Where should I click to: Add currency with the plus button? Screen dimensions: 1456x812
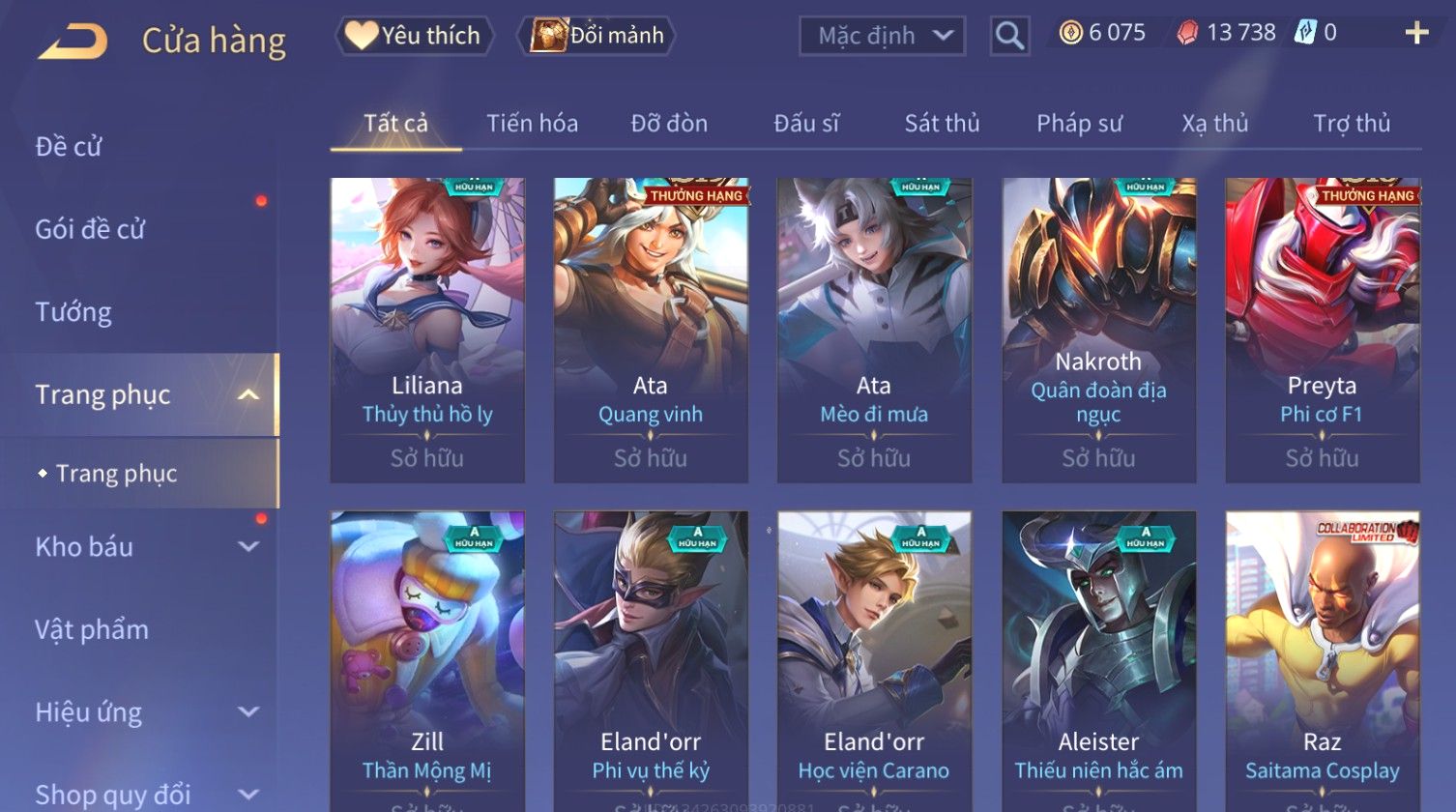tap(1416, 34)
